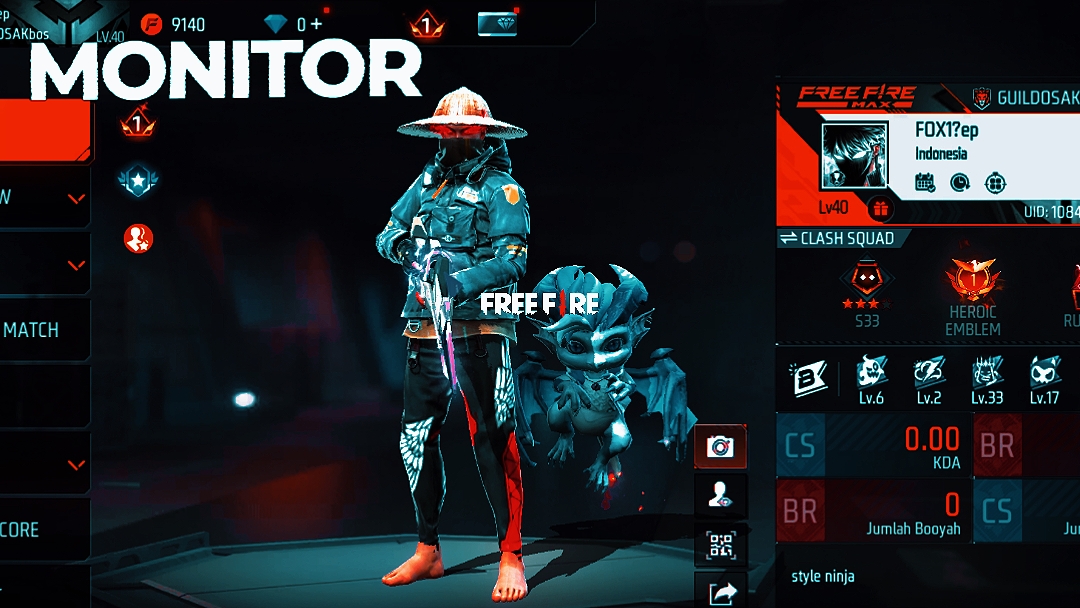This screenshot has height=608, width=1080.
Task: Click the red friends star icon
Action: click(138, 238)
